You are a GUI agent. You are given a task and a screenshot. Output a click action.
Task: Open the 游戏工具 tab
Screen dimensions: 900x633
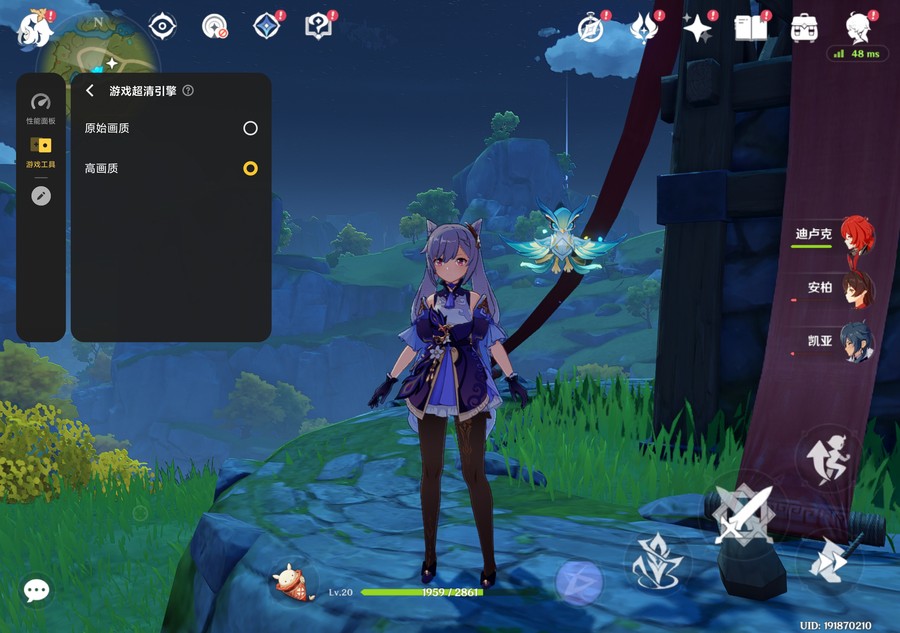[x=41, y=151]
